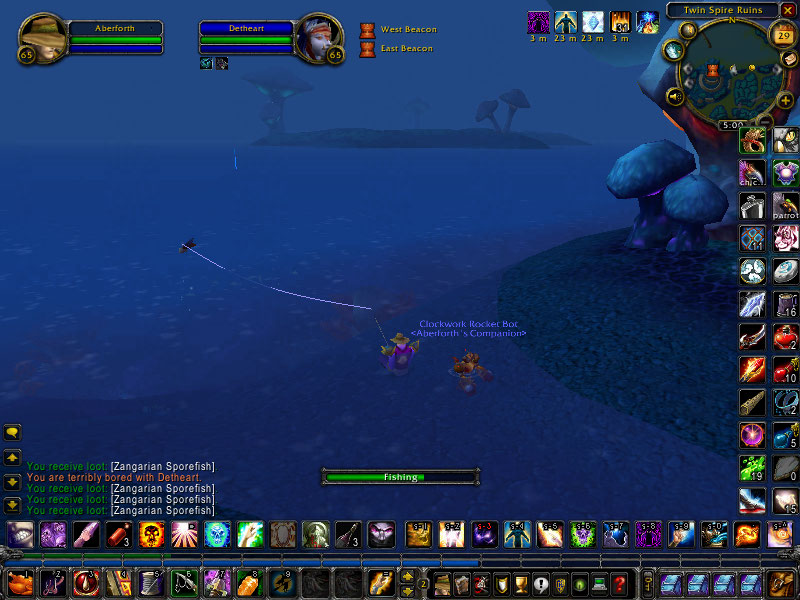Select Aberforth's player portrait
Image resolution: width=800 pixels, height=600 pixels.
pos(43,39)
